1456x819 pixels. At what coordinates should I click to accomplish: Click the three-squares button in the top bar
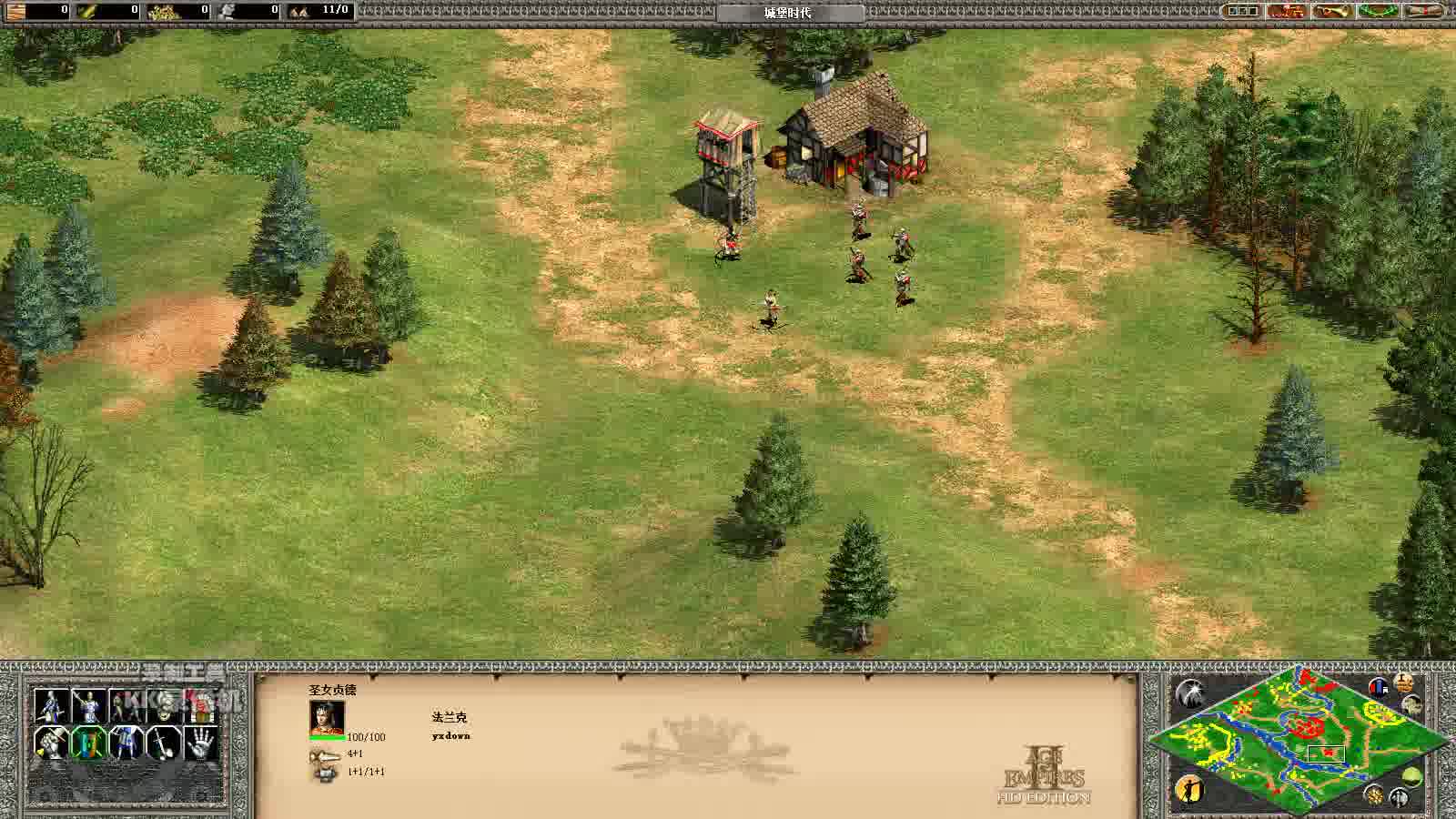[x=1242, y=11]
